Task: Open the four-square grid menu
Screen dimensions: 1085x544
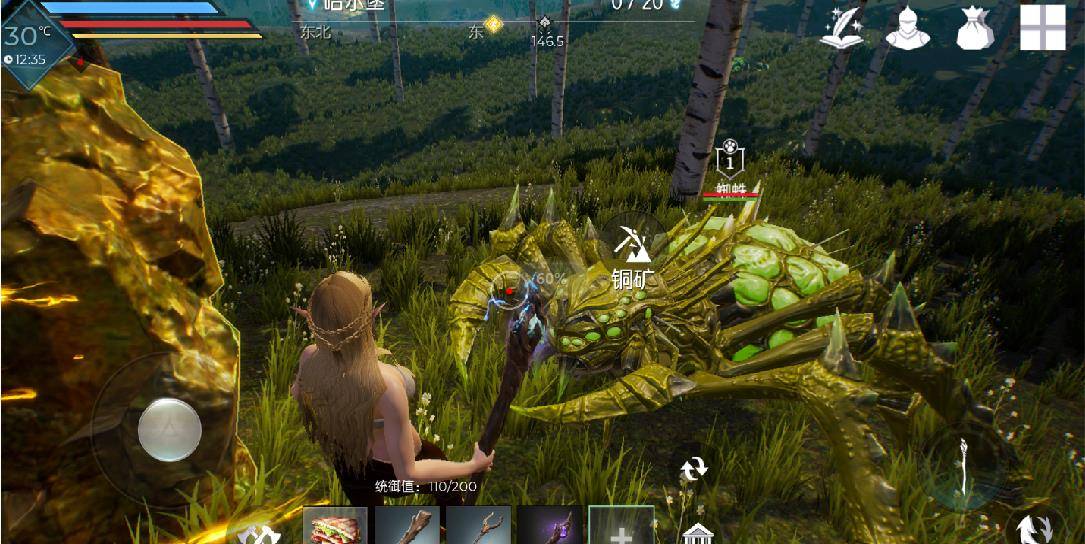Action: click(x=1042, y=27)
